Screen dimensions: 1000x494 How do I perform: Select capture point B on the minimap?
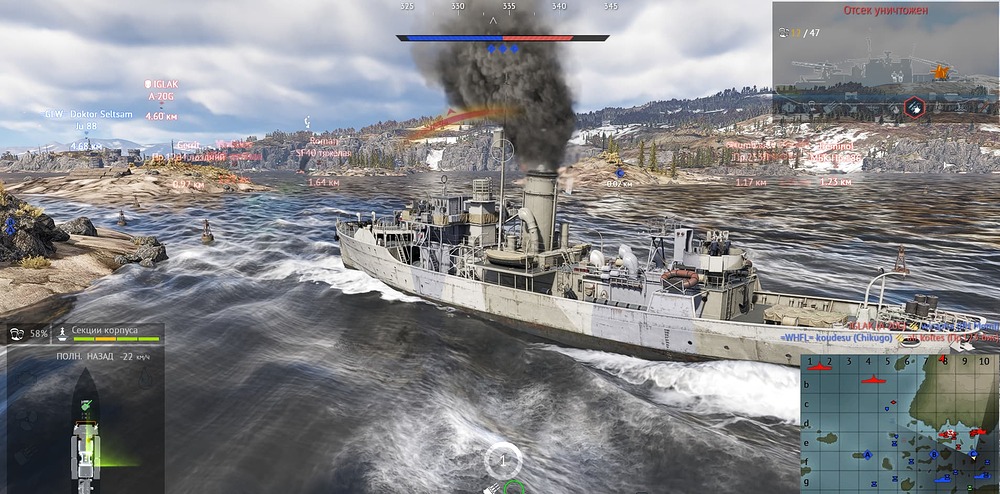point(933,455)
